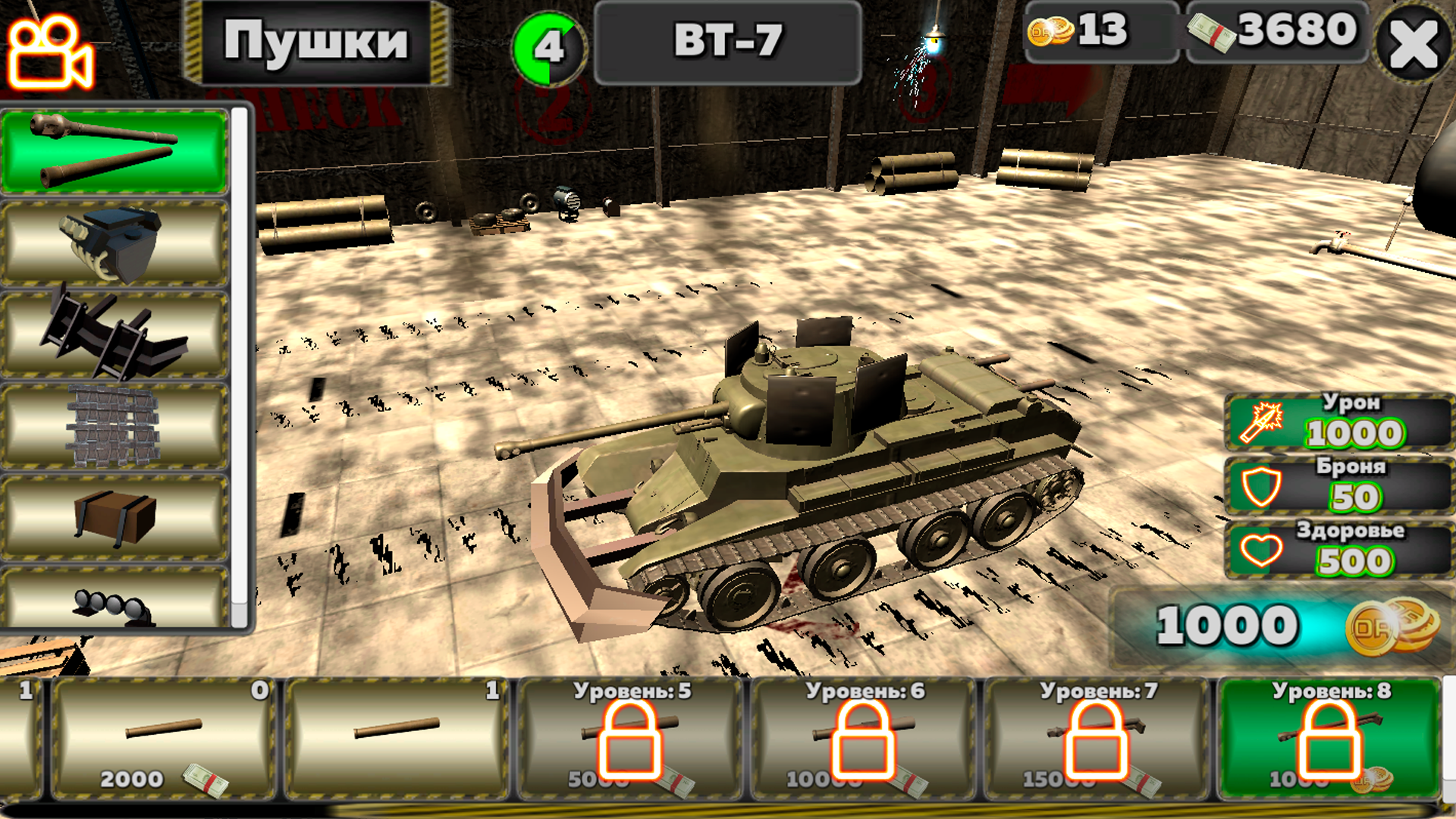Image resolution: width=1456 pixels, height=819 pixels.
Task: Click the upgrade list scrollbar
Action: 244,364
